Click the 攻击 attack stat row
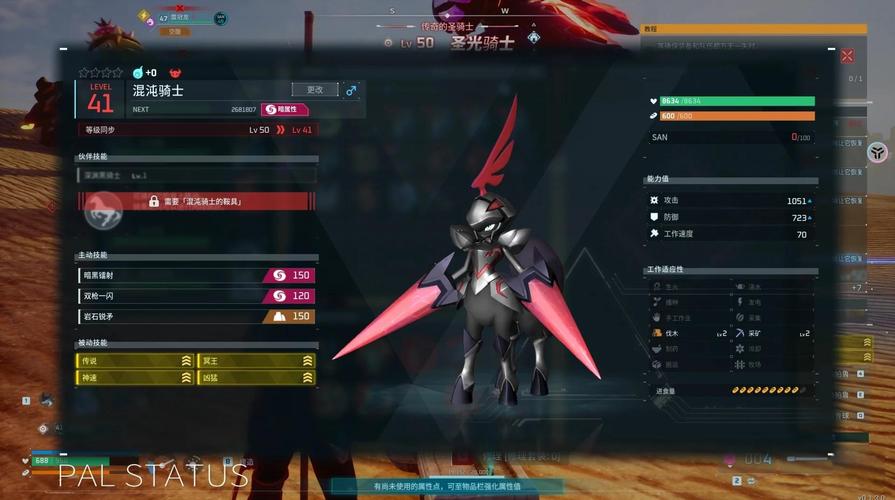 pos(730,200)
